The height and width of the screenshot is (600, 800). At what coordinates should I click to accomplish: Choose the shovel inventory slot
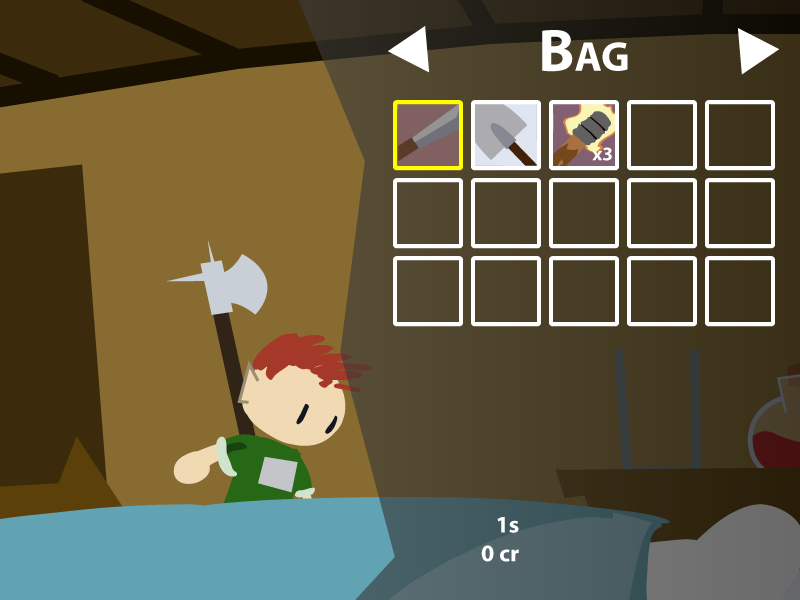pos(506,135)
